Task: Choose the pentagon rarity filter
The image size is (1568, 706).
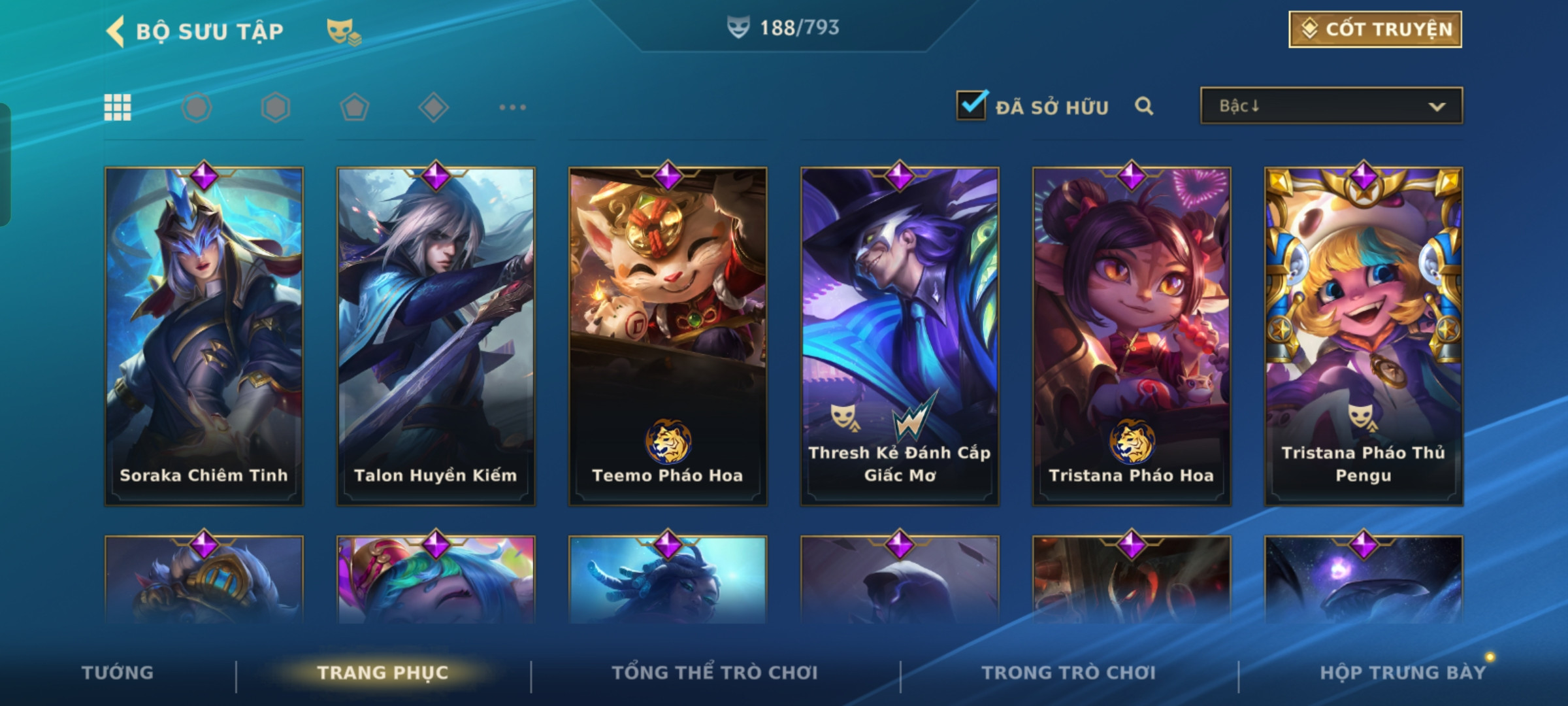Action: [x=354, y=107]
